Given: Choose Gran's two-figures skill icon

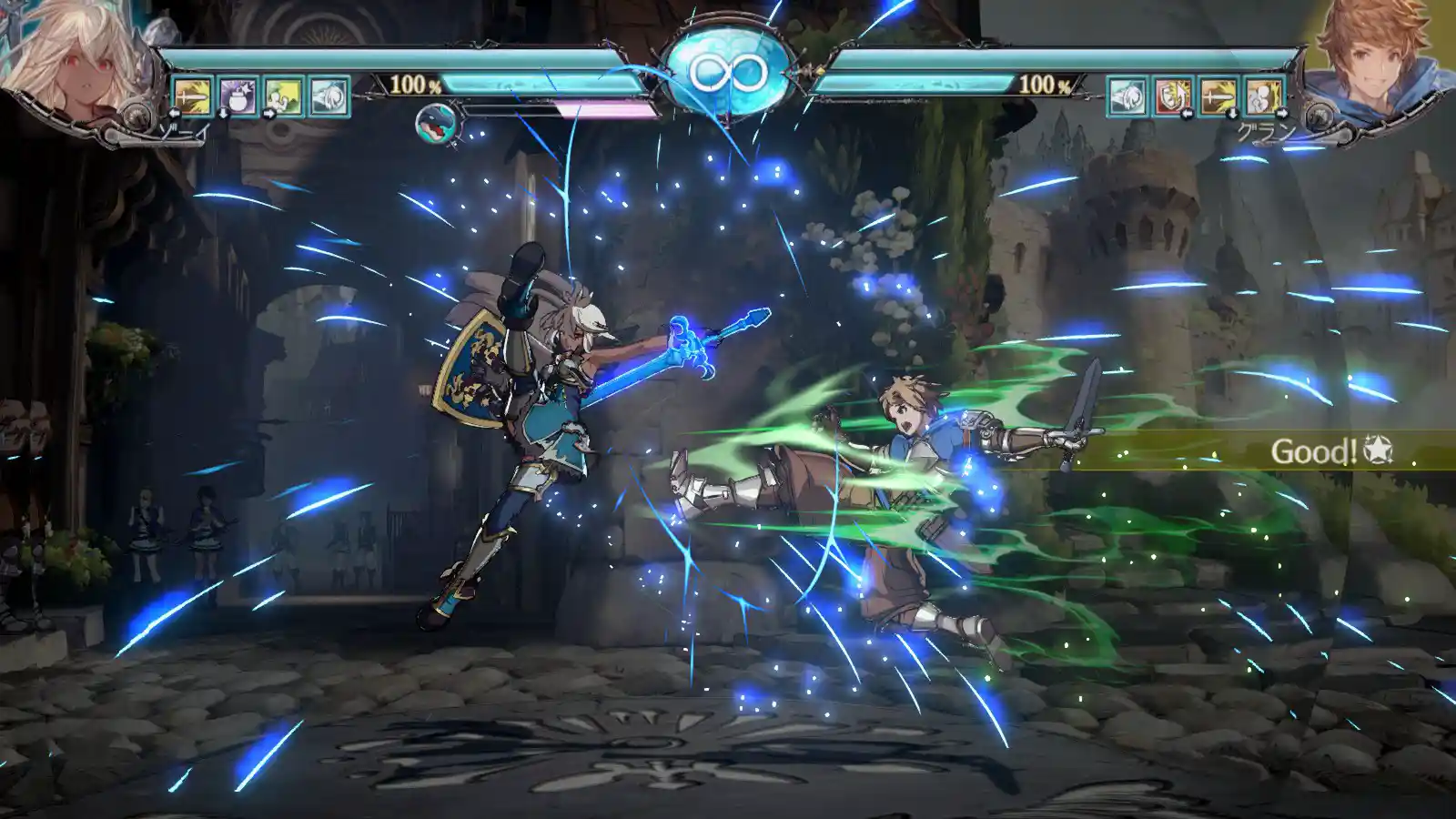Looking at the screenshot, I should point(1263,96).
